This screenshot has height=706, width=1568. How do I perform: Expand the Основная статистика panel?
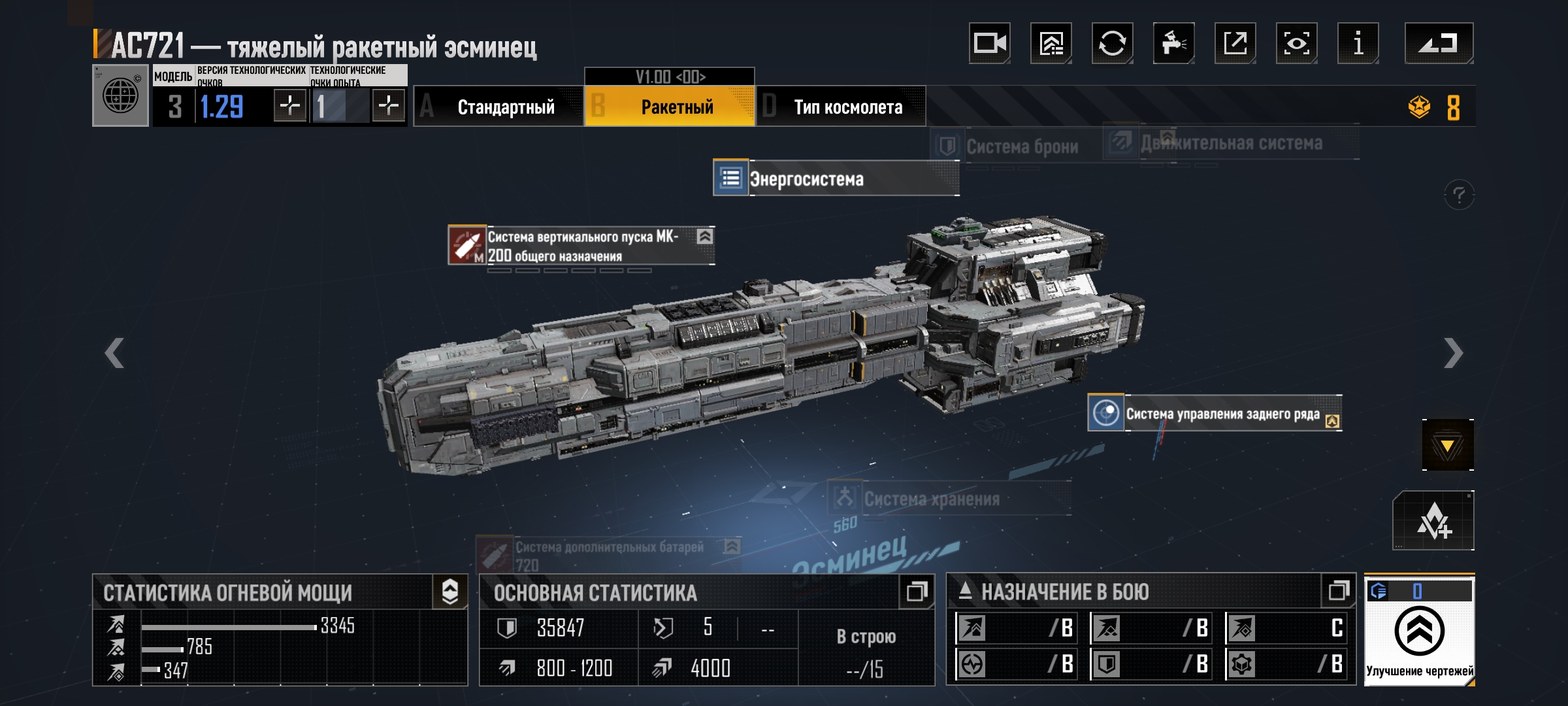[x=916, y=592]
